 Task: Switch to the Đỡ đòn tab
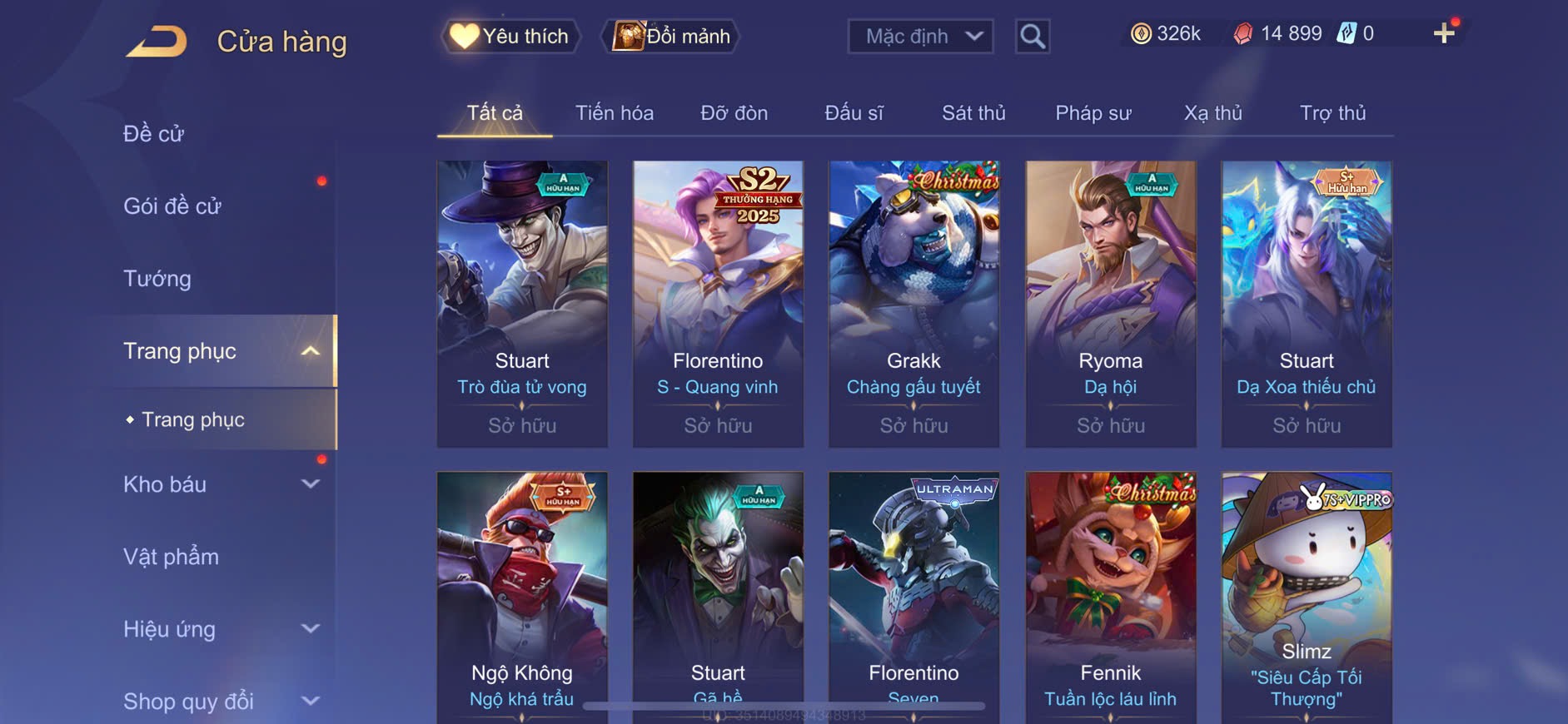click(734, 113)
